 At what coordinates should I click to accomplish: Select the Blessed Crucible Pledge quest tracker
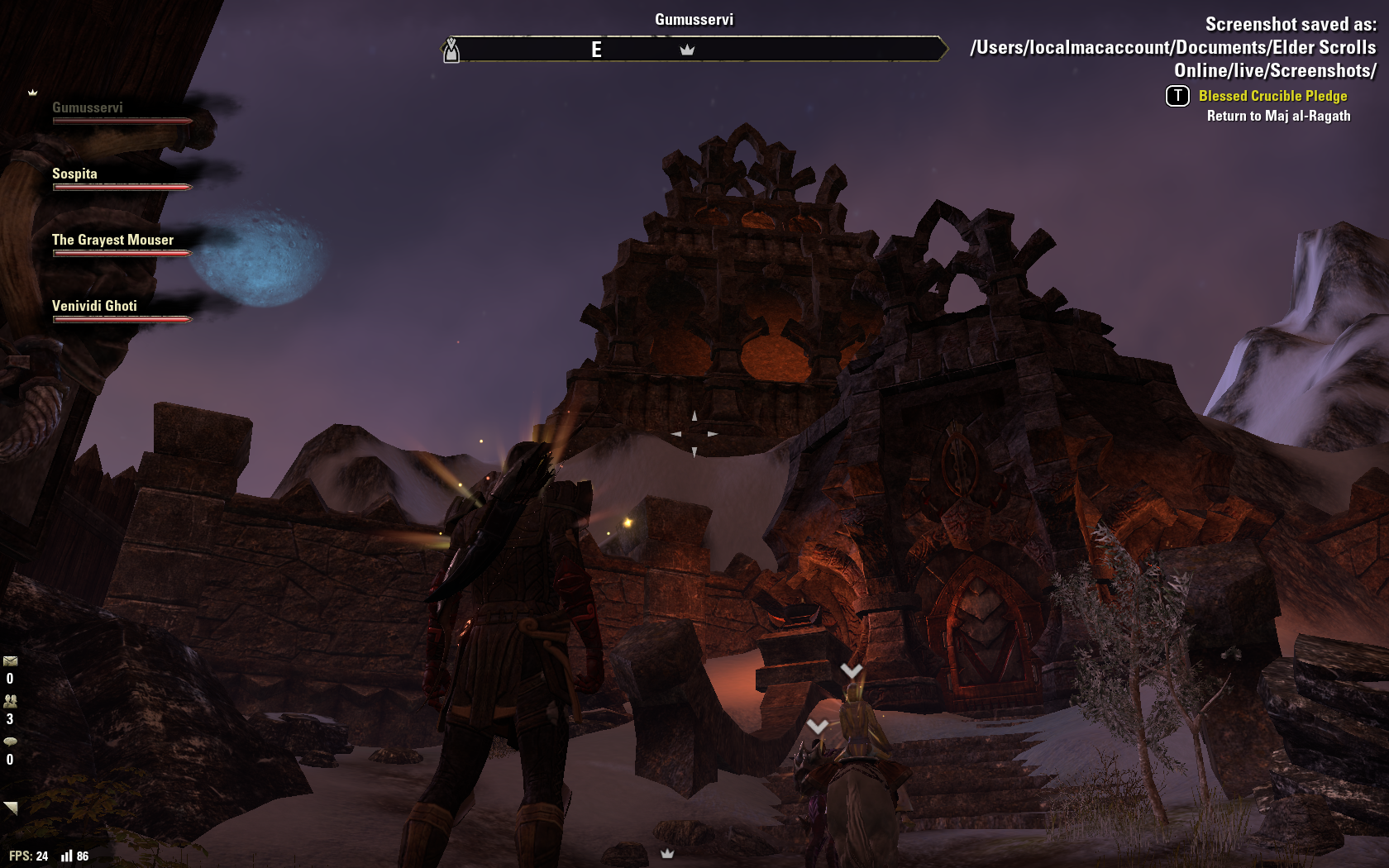click(1272, 96)
